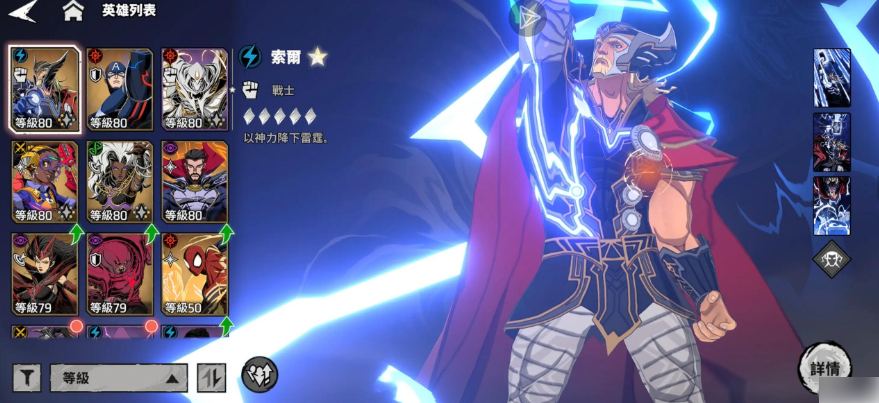View the first Thor skill thumbnail
Image resolution: width=879 pixels, height=403 pixels.
pos(832,77)
